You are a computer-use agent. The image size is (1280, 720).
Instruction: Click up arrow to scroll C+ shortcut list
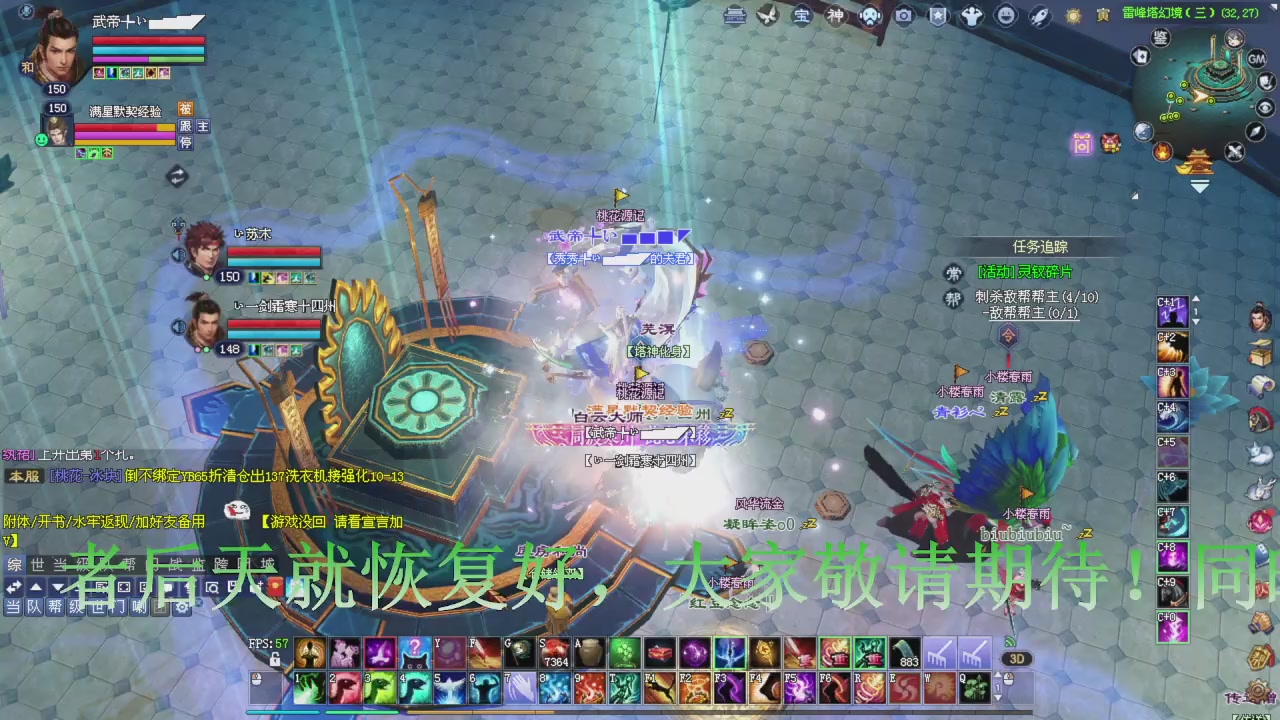(x=1194, y=299)
